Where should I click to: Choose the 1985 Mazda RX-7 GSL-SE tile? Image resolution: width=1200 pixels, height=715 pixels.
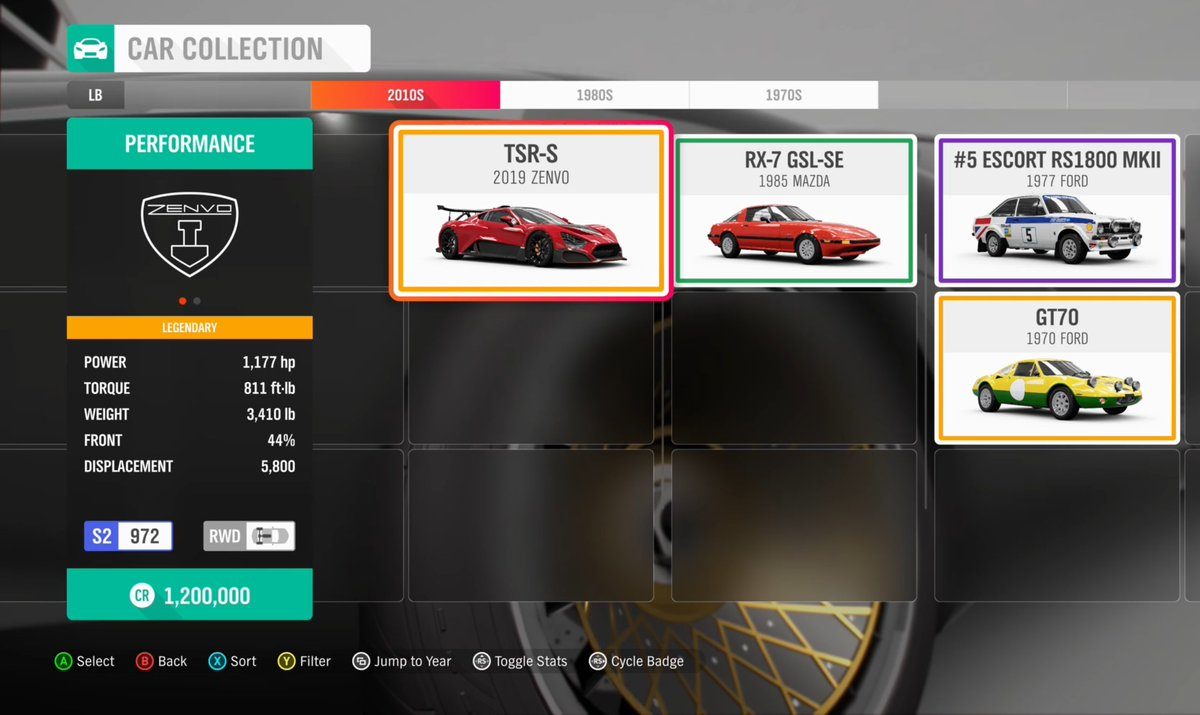794,211
